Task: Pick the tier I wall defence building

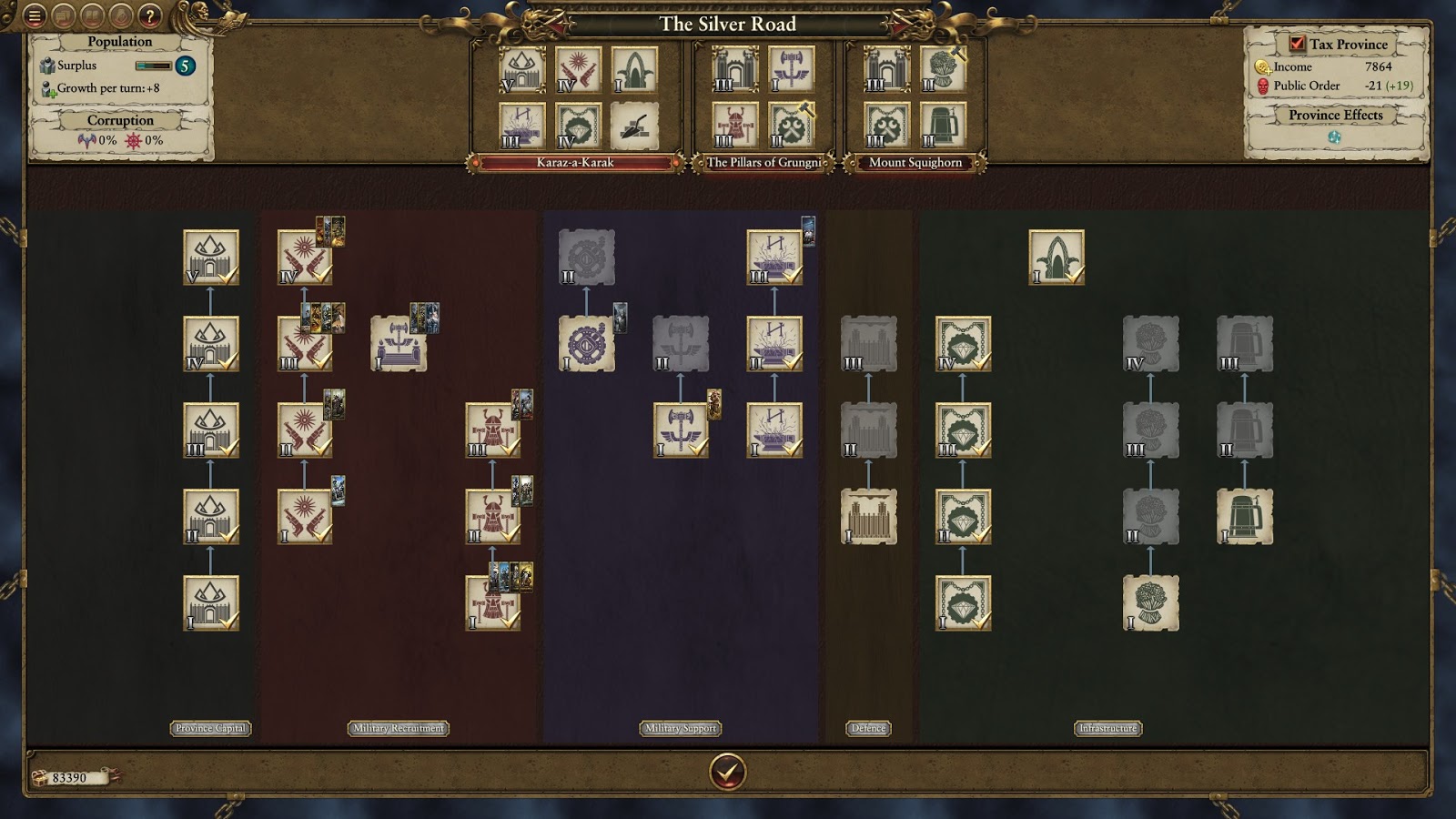Action: [x=868, y=516]
